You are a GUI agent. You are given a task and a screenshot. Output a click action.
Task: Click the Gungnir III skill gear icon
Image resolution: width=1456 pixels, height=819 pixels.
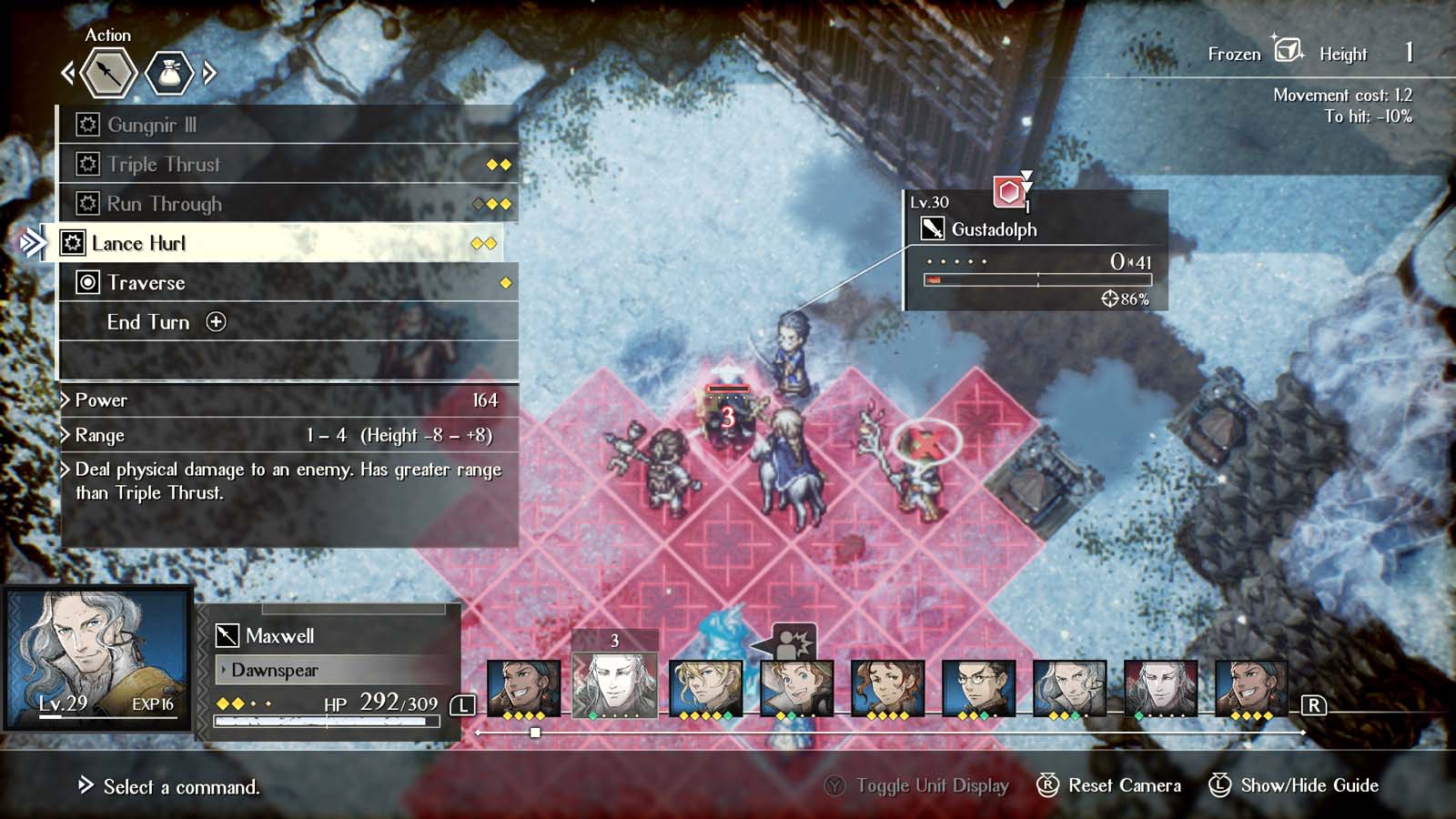(x=88, y=125)
